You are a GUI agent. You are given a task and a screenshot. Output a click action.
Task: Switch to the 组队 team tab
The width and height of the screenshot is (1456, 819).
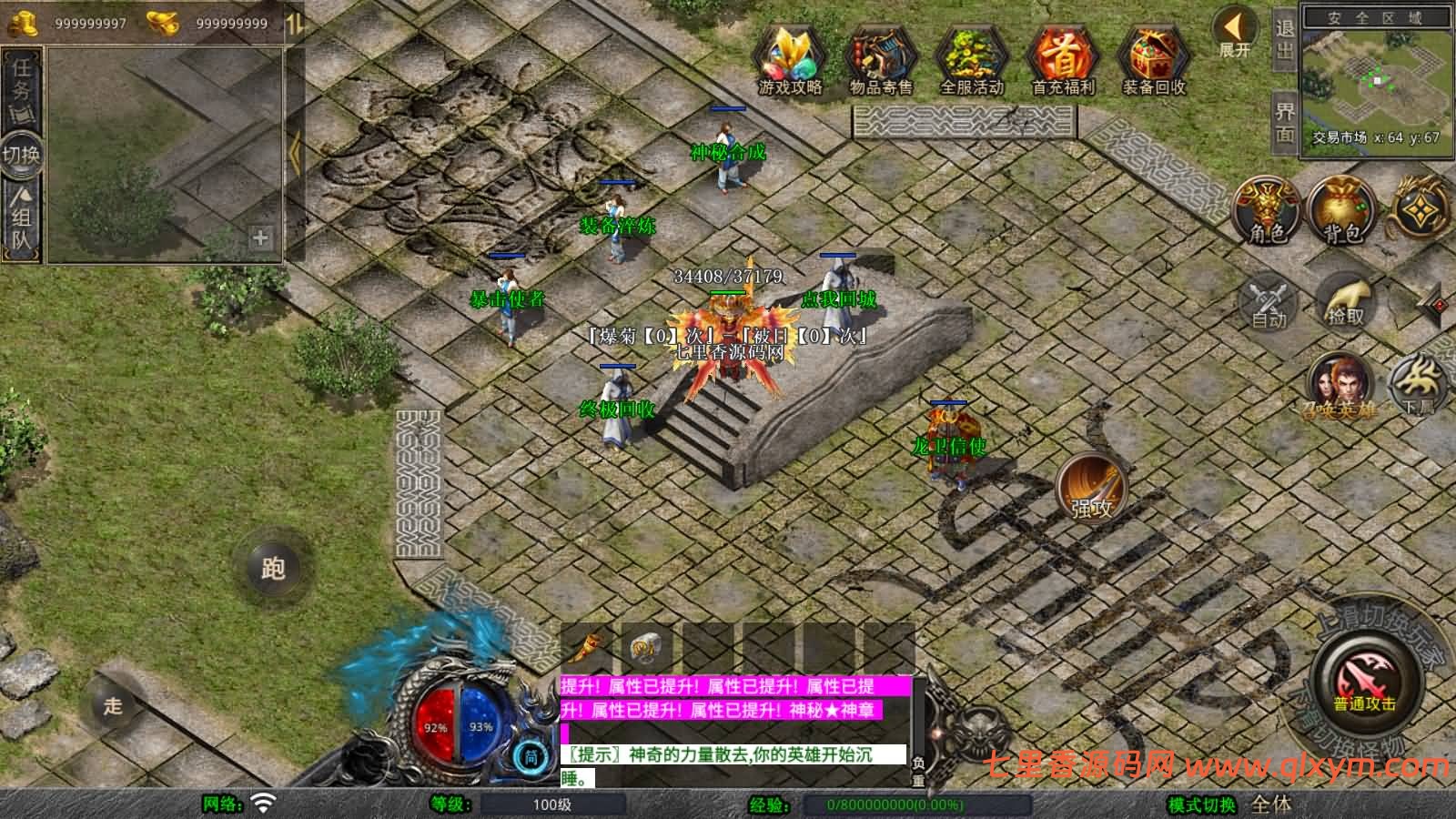coord(21,218)
